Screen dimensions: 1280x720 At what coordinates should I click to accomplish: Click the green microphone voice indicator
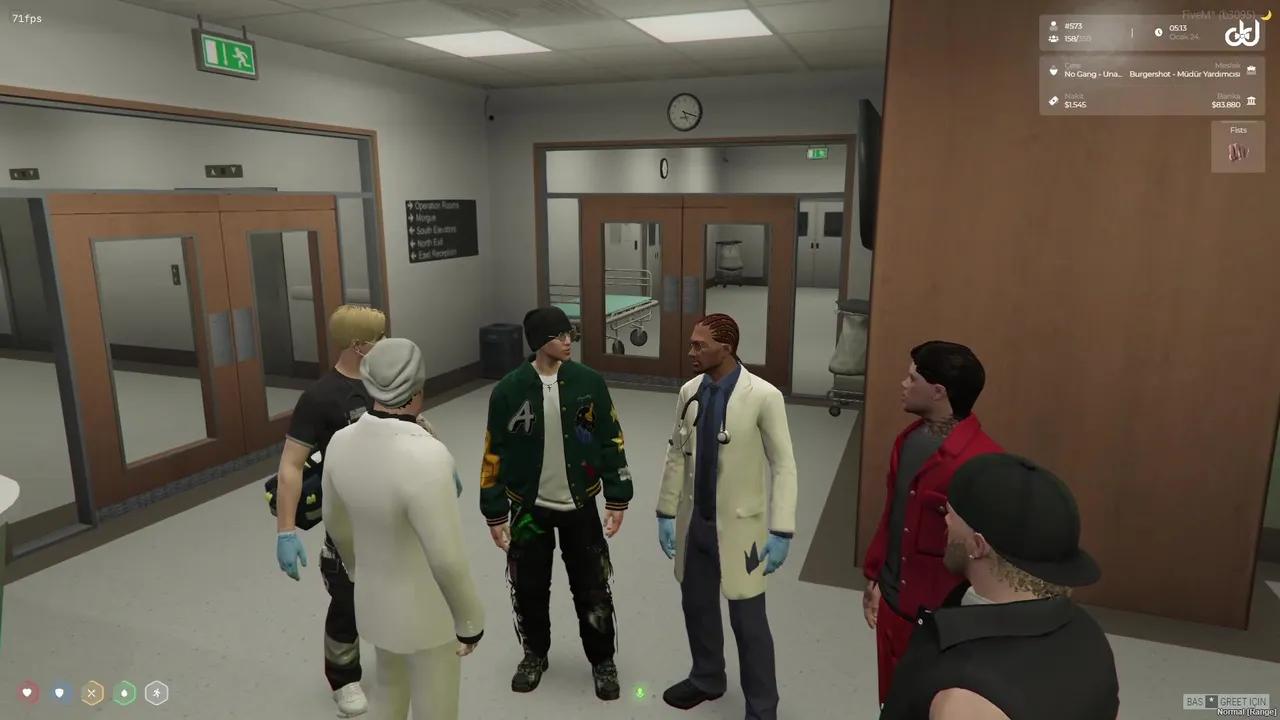pyautogui.click(x=640, y=692)
